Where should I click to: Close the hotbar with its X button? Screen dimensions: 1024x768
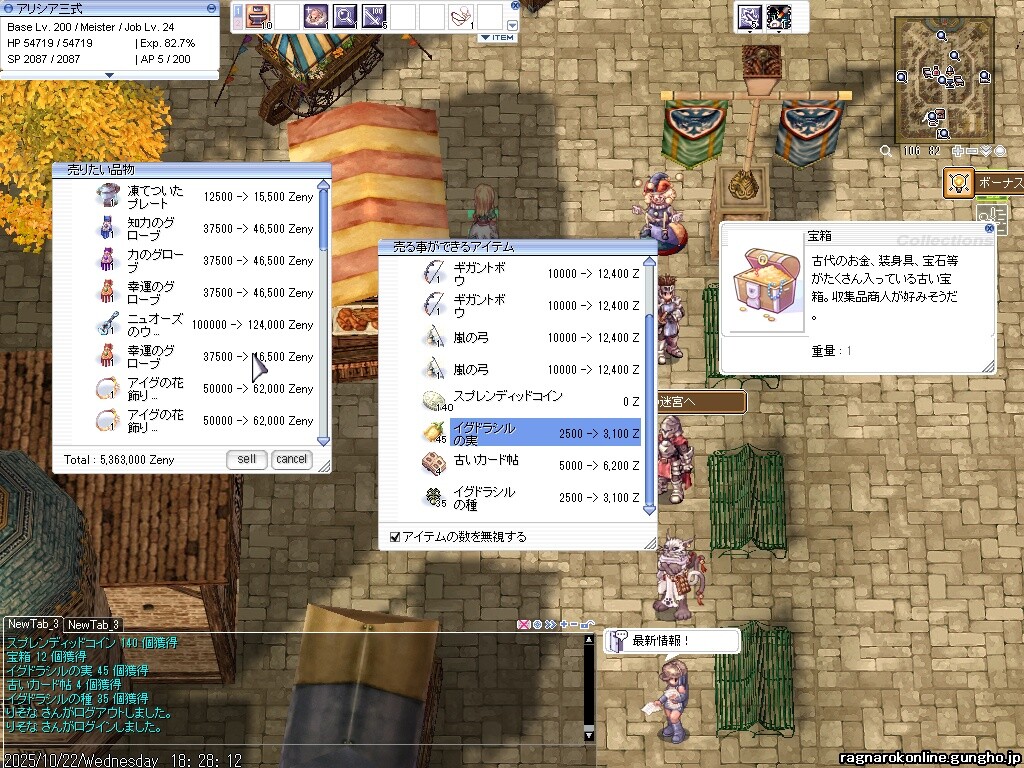tap(513, 7)
